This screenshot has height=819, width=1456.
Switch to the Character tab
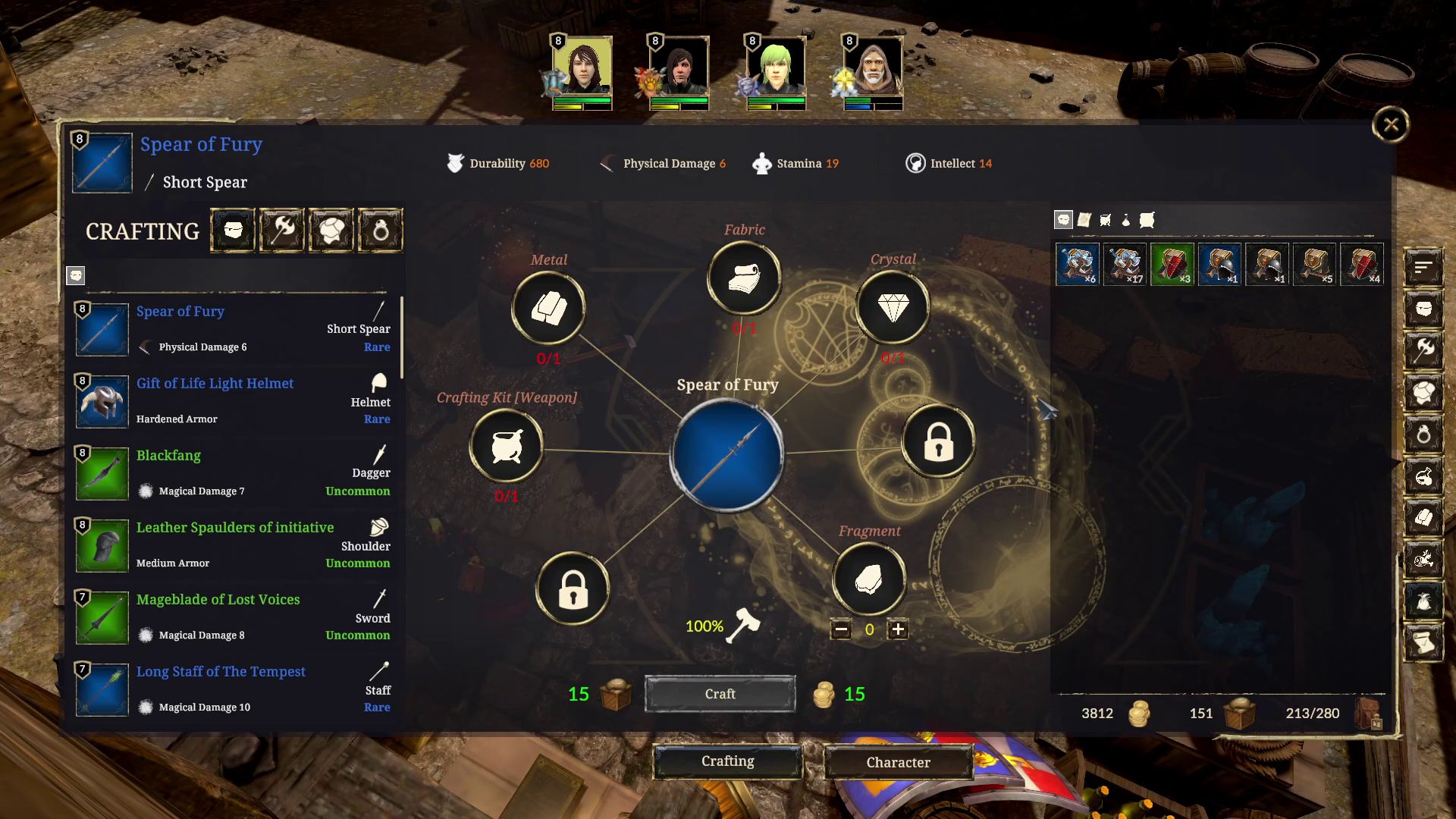[x=898, y=762]
